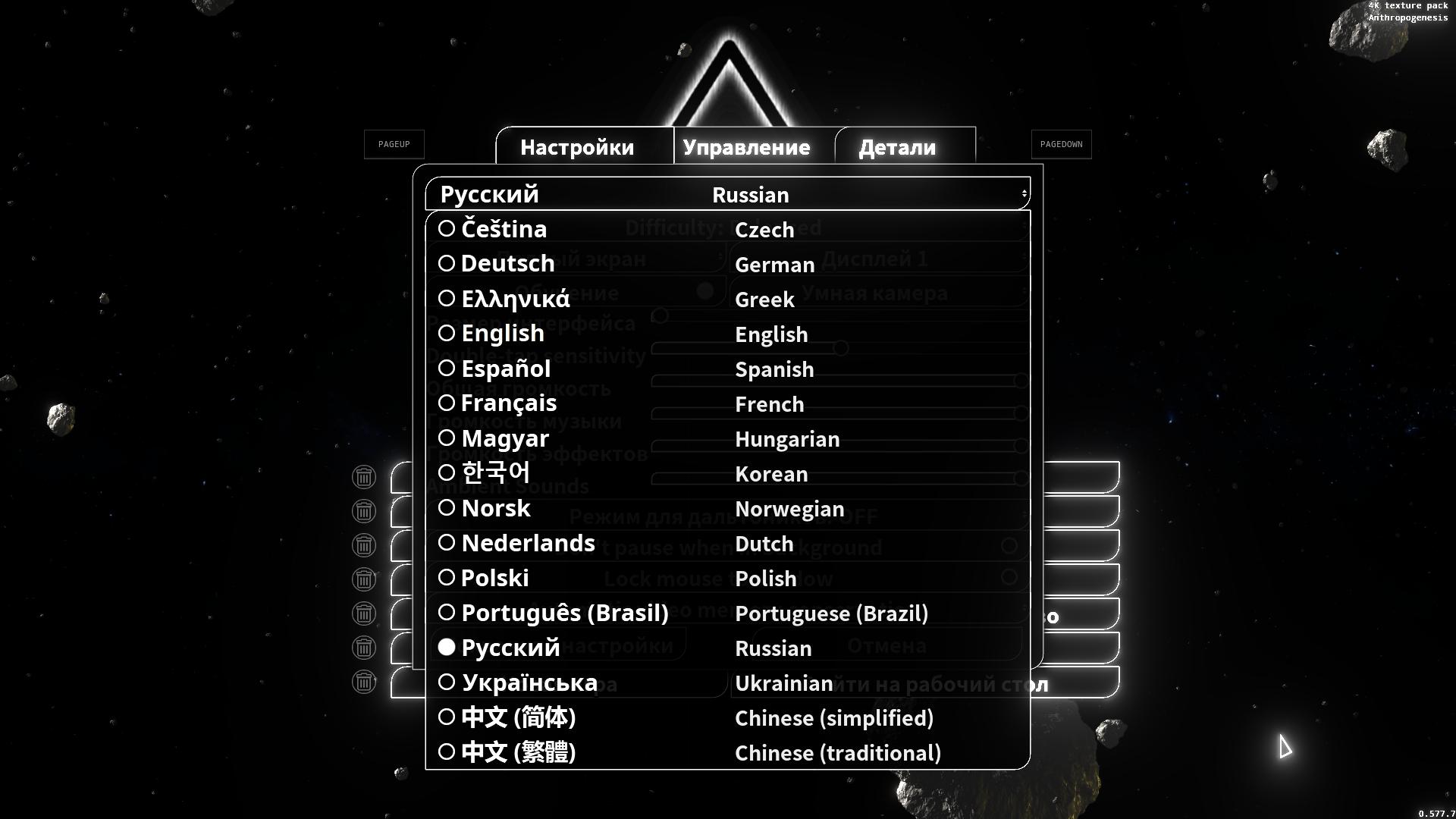Choose Deutsch as the language
This screenshot has width=1456, height=819.
[507, 264]
